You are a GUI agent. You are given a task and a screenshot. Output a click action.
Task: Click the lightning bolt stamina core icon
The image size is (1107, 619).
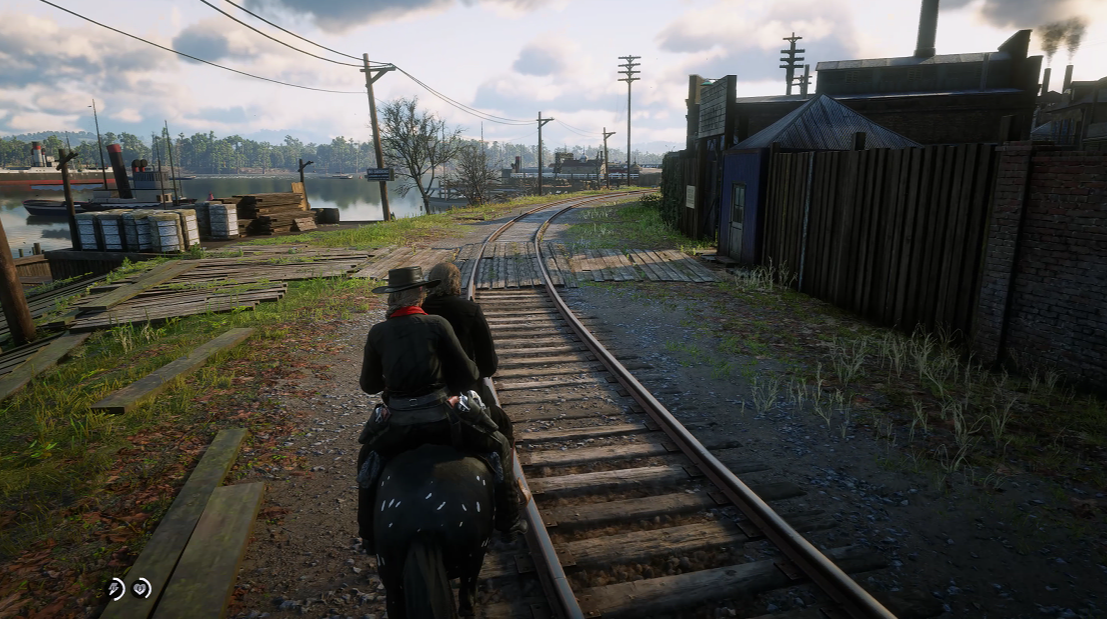116,589
